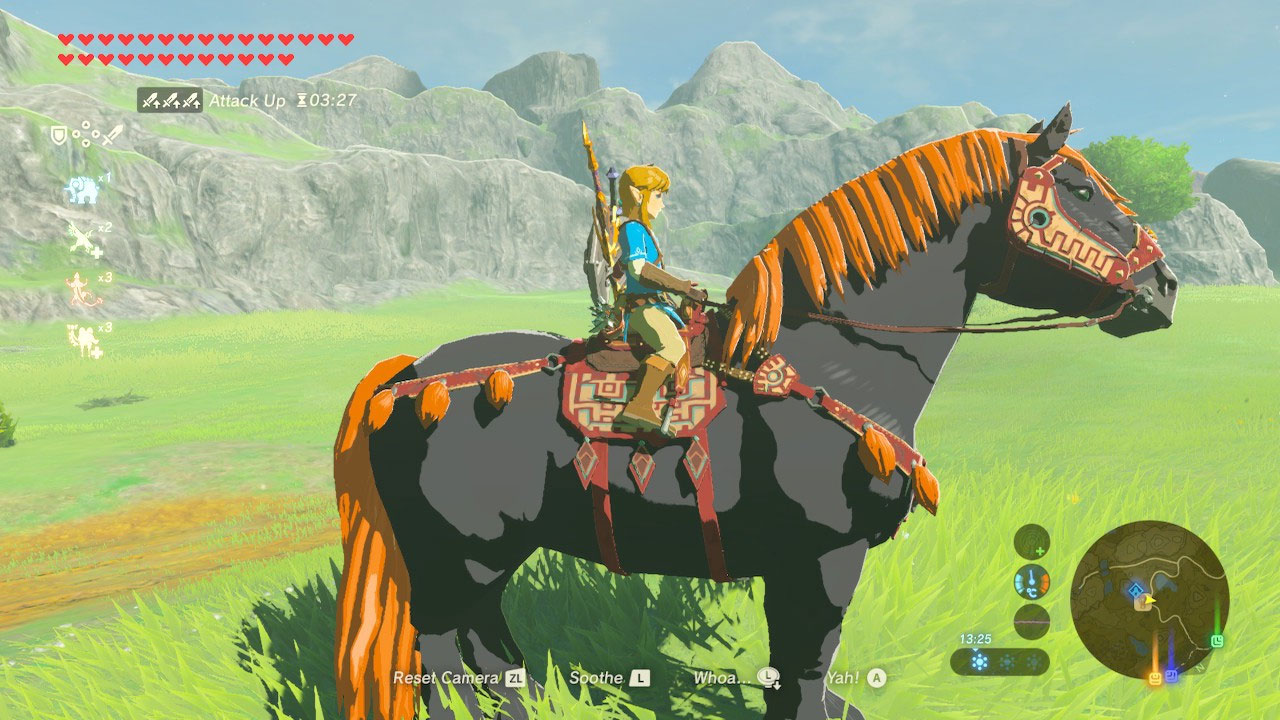Click the sword icon in quick-swap HUD
The height and width of the screenshot is (720, 1280).
click(x=112, y=137)
